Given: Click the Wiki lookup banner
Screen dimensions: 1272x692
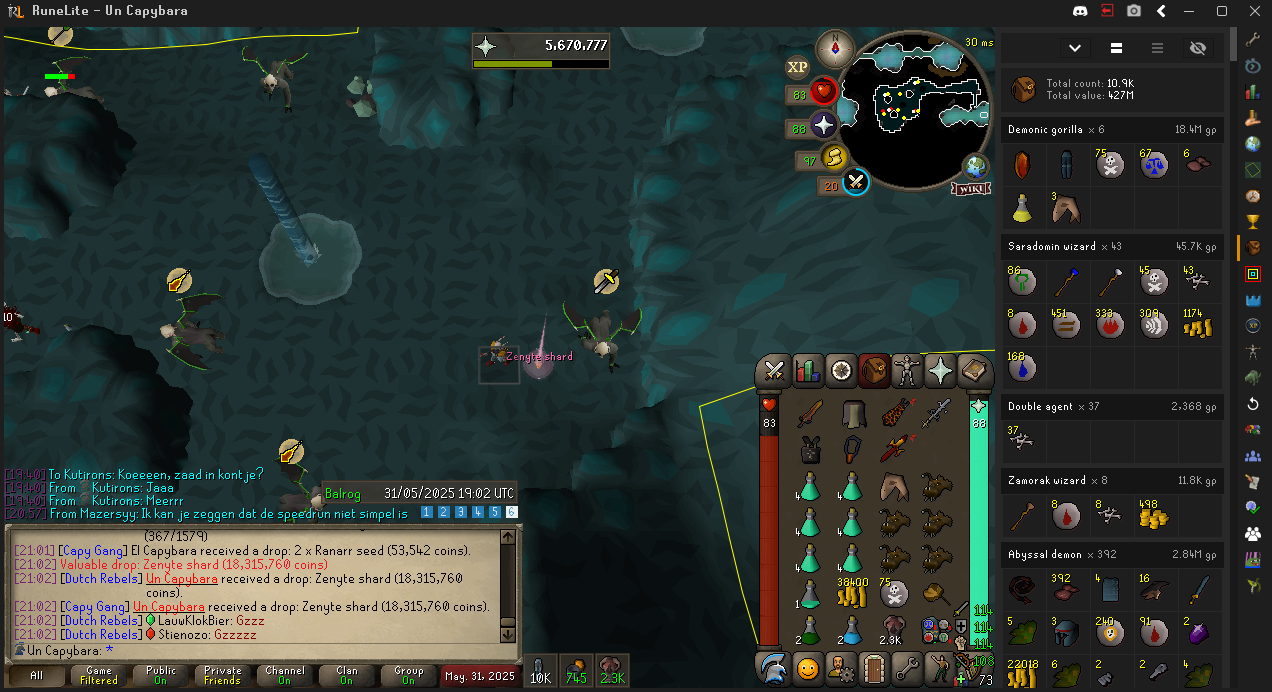Looking at the screenshot, I should (971, 189).
